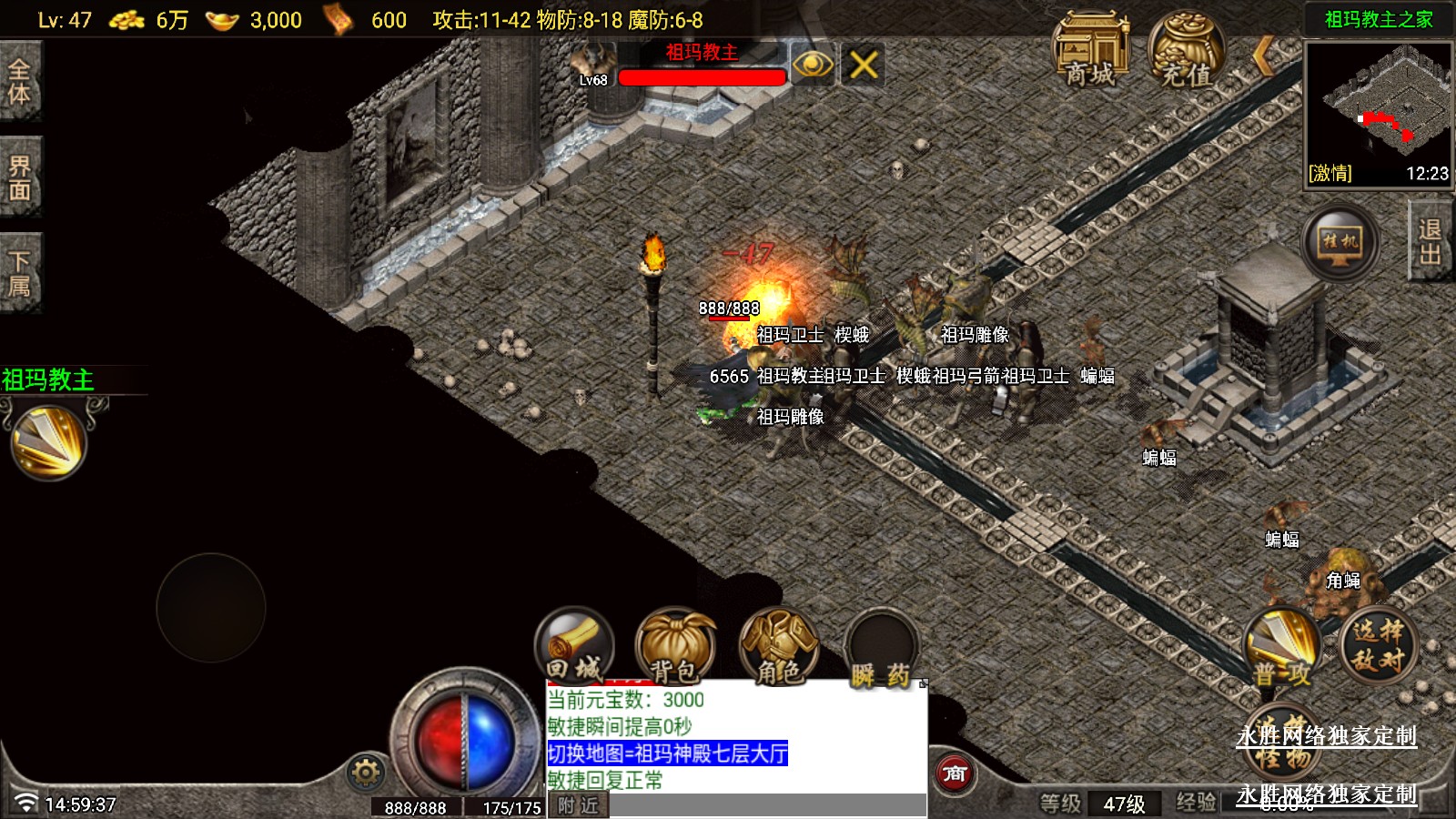Viewport: 1456px width, 819px height.
Task: Select the 界面 tab
Action: (20, 177)
